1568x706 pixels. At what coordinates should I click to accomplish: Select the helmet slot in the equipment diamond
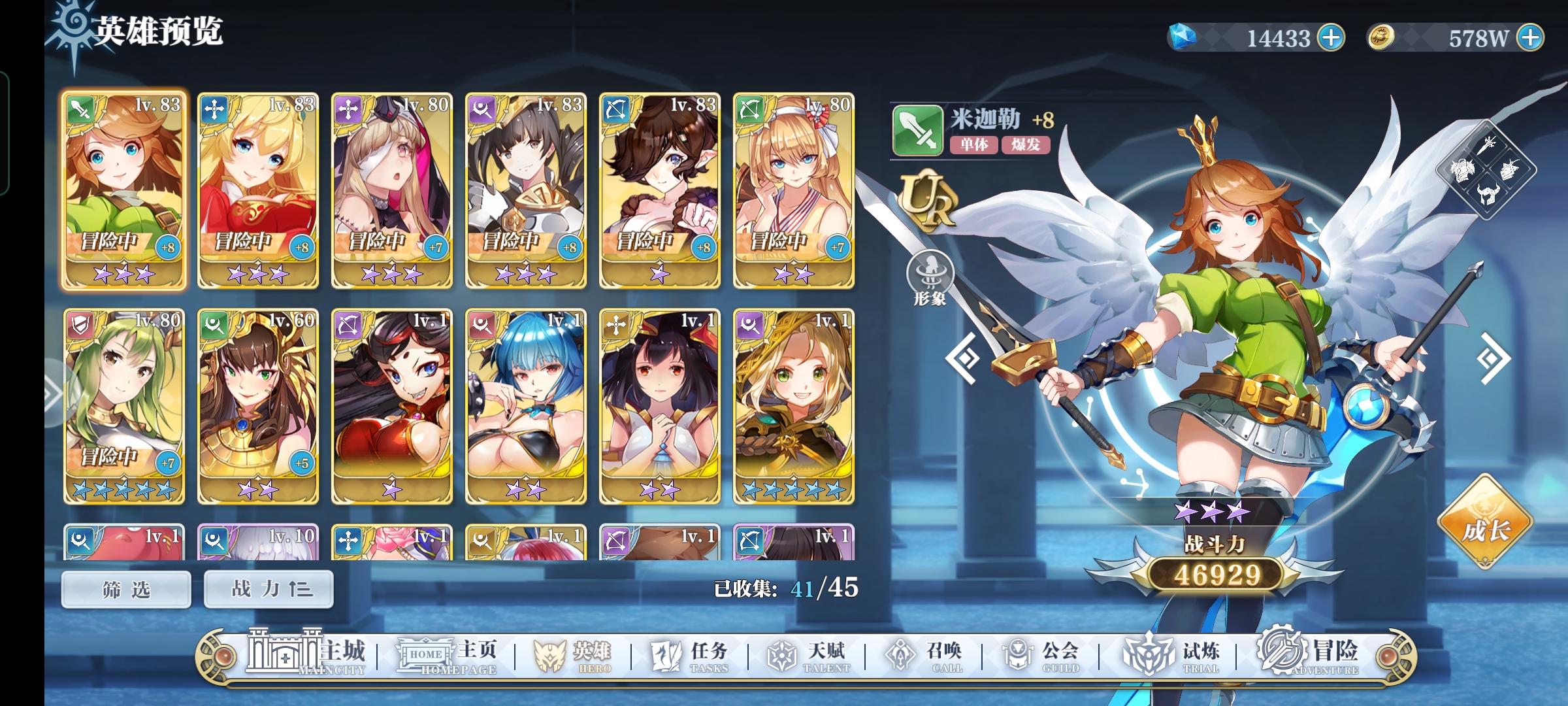point(1487,194)
